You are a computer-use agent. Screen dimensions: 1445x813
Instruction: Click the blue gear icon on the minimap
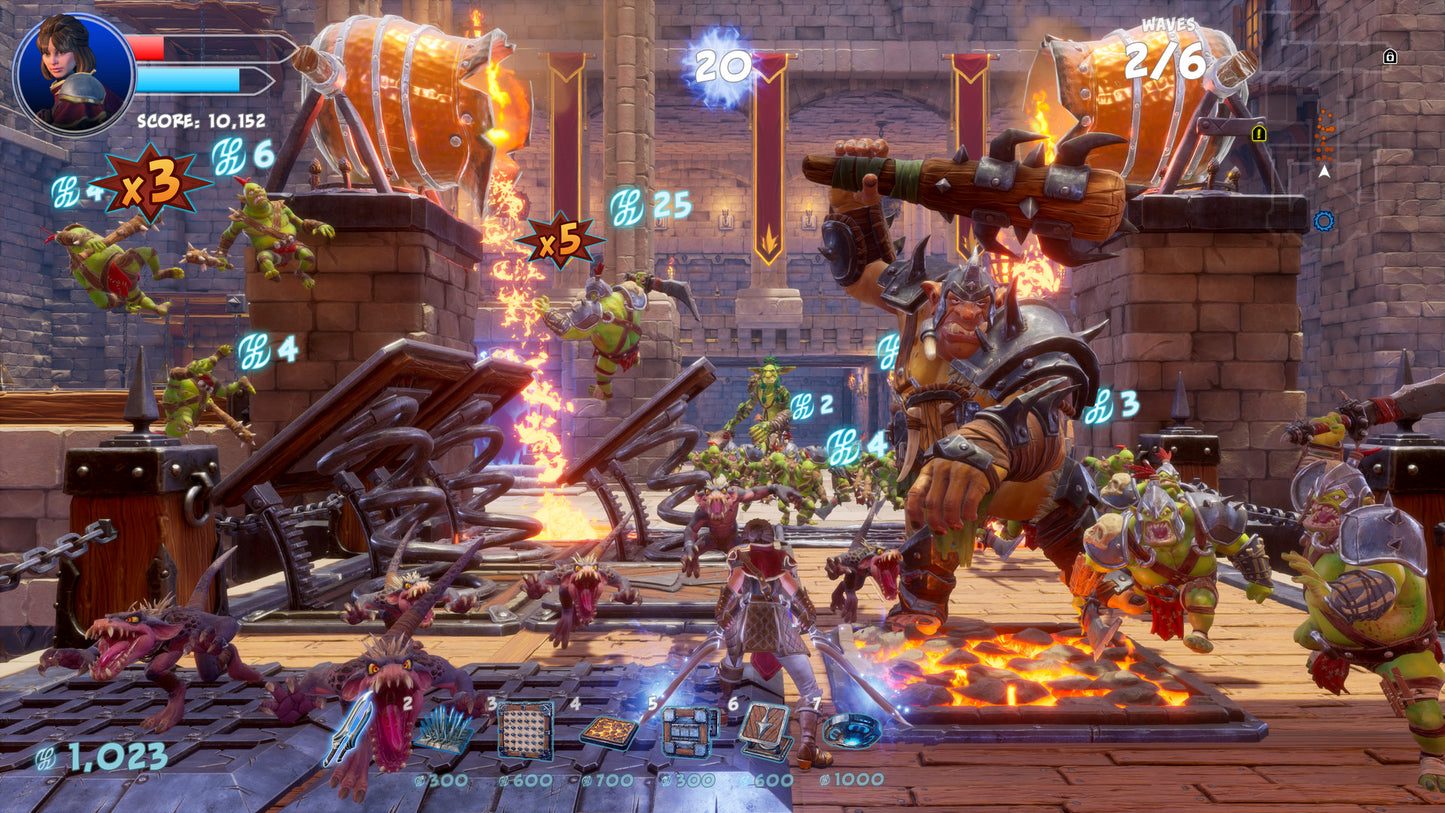(x=1325, y=220)
